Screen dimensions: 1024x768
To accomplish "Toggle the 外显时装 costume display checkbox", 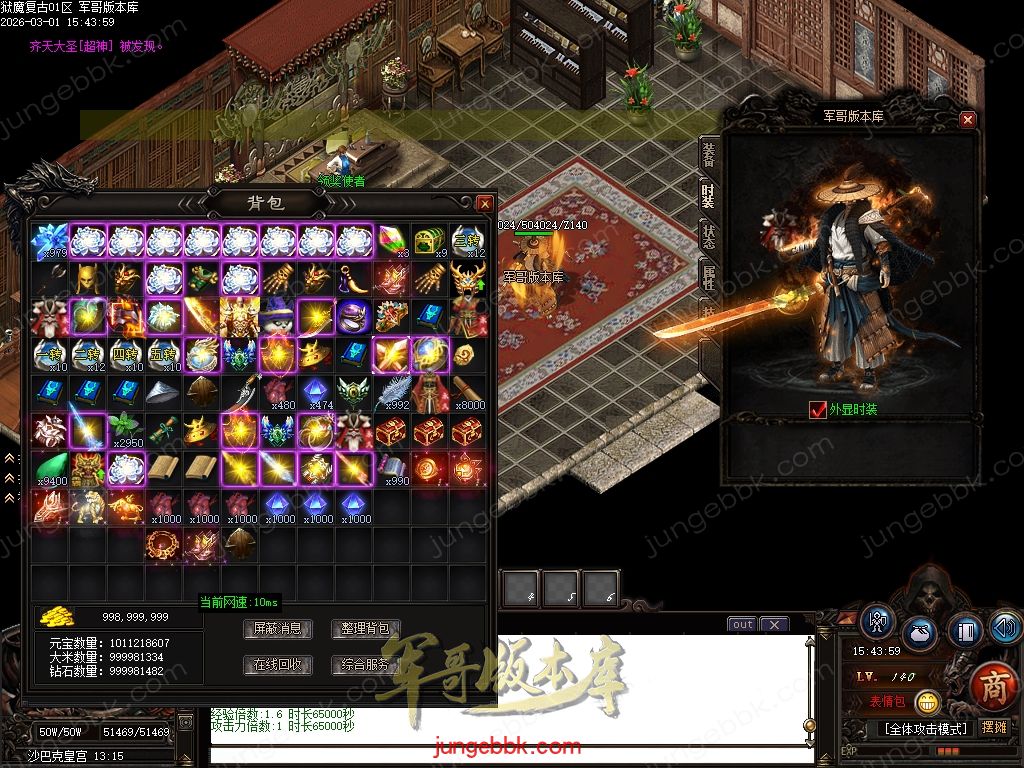I will (817, 409).
